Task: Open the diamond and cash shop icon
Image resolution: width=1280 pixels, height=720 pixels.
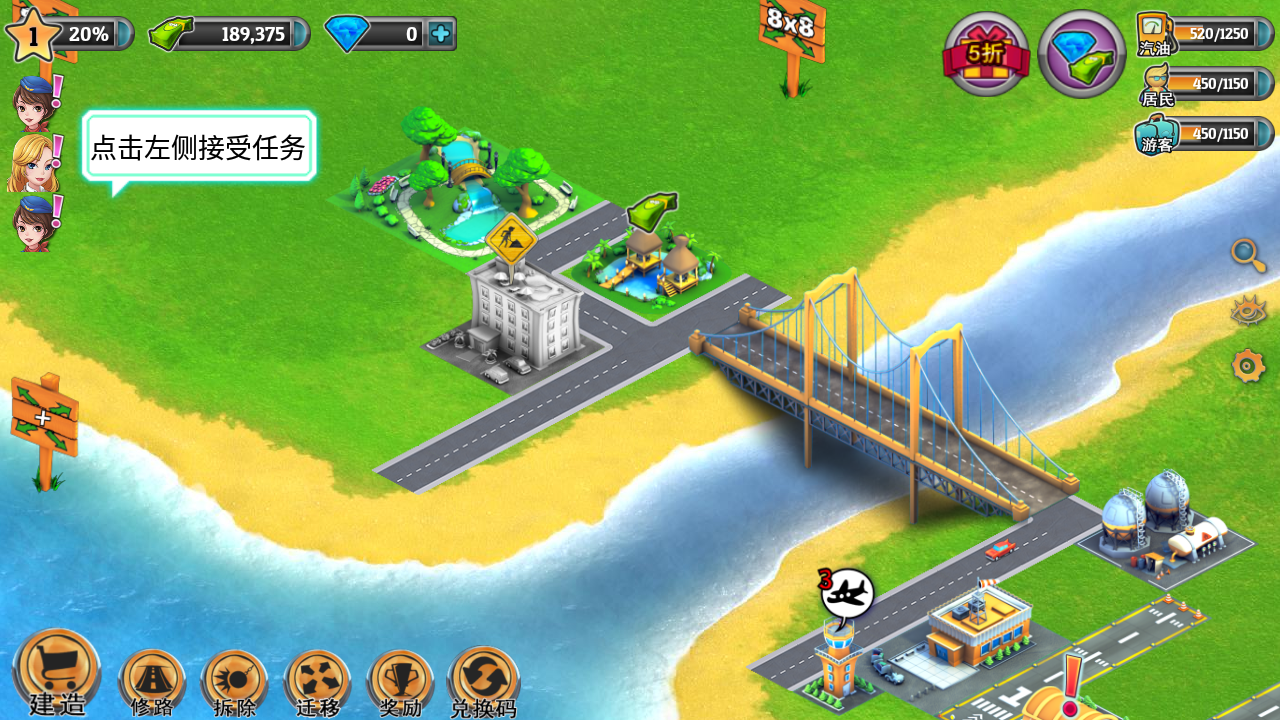Action: click(x=1081, y=54)
